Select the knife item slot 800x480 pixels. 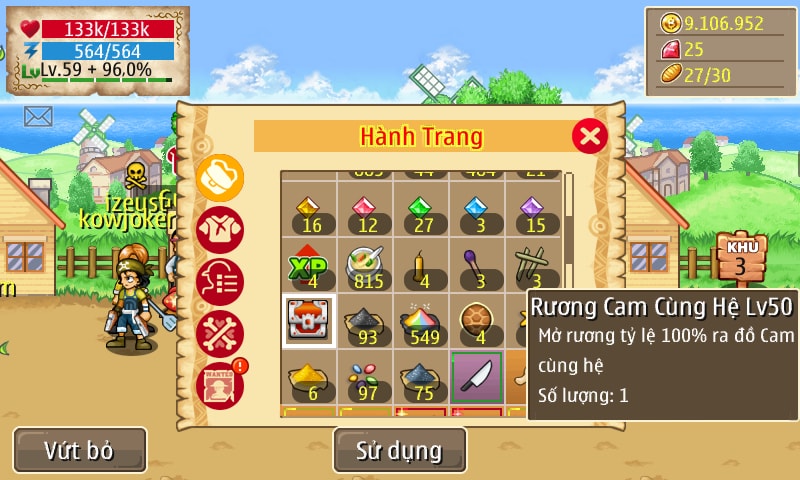(477, 377)
